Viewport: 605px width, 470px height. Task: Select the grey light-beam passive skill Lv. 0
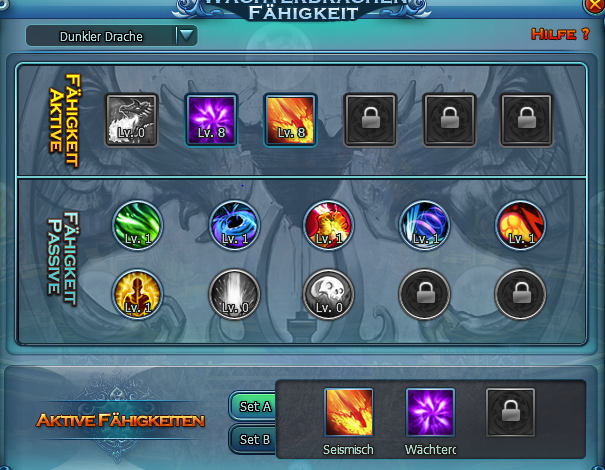234,293
